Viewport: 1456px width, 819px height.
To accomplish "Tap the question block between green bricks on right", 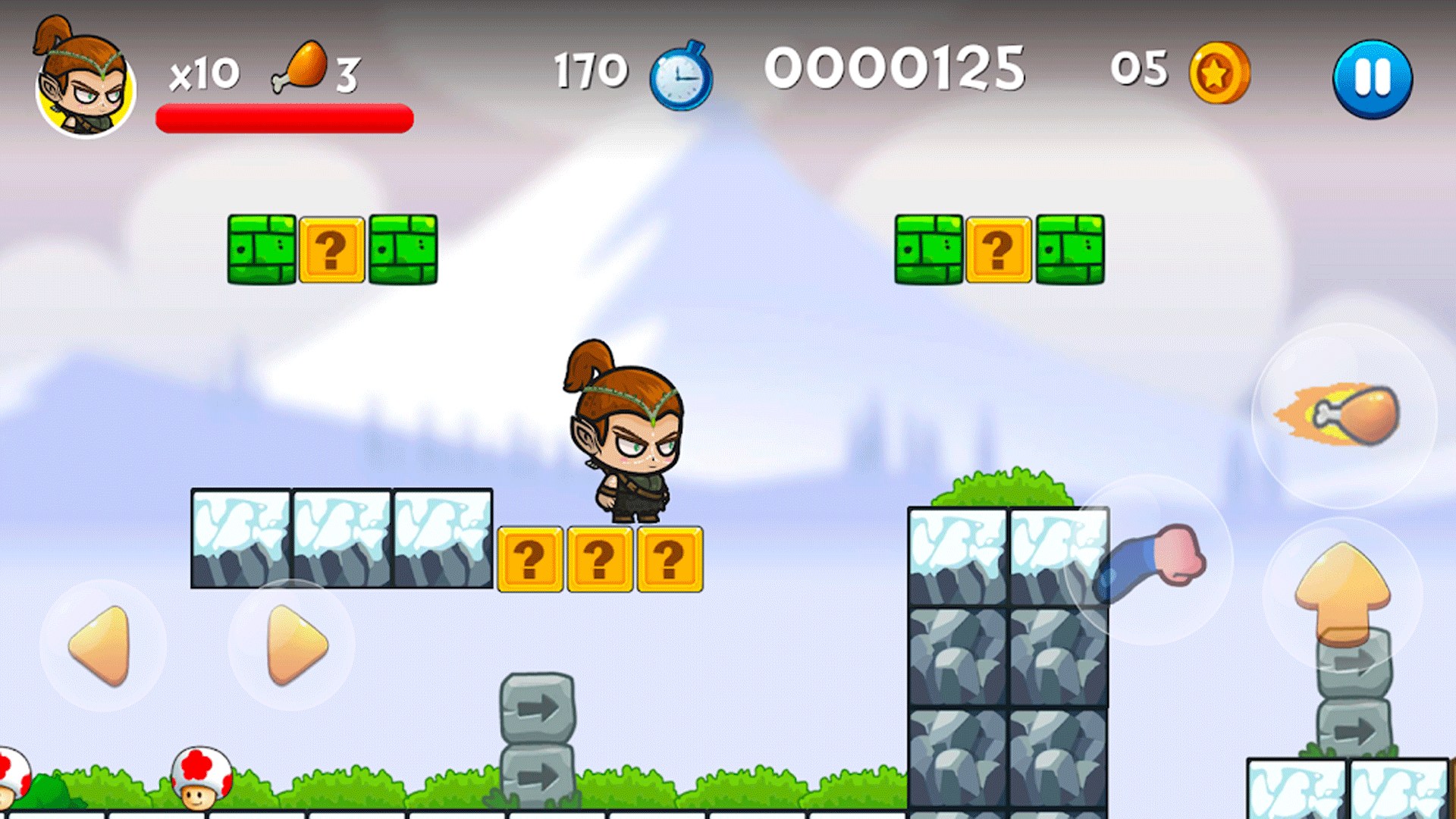I will point(997,249).
